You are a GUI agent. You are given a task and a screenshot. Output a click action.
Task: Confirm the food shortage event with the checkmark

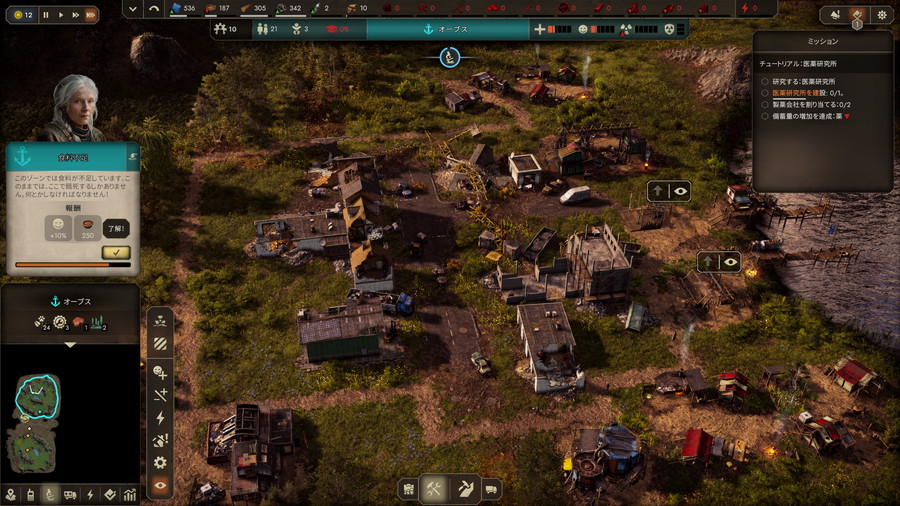click(x=116, y=253)
